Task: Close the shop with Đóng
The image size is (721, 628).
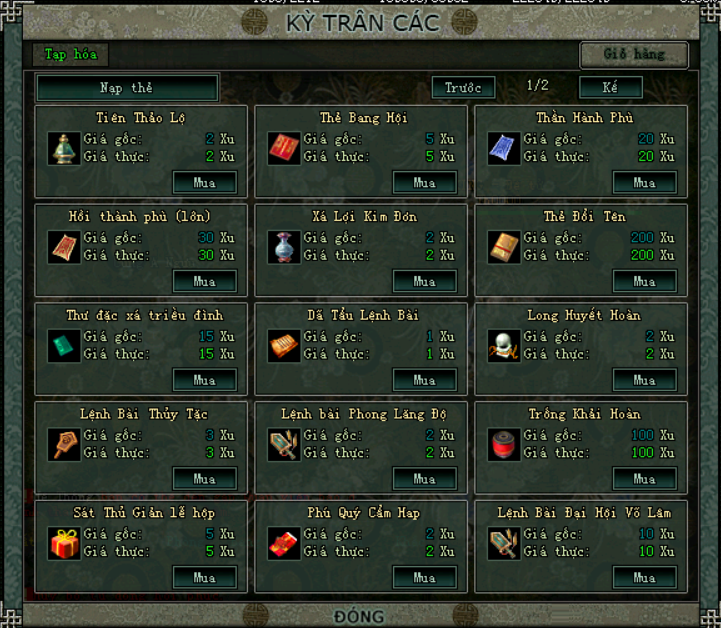Action: [360, 616]
